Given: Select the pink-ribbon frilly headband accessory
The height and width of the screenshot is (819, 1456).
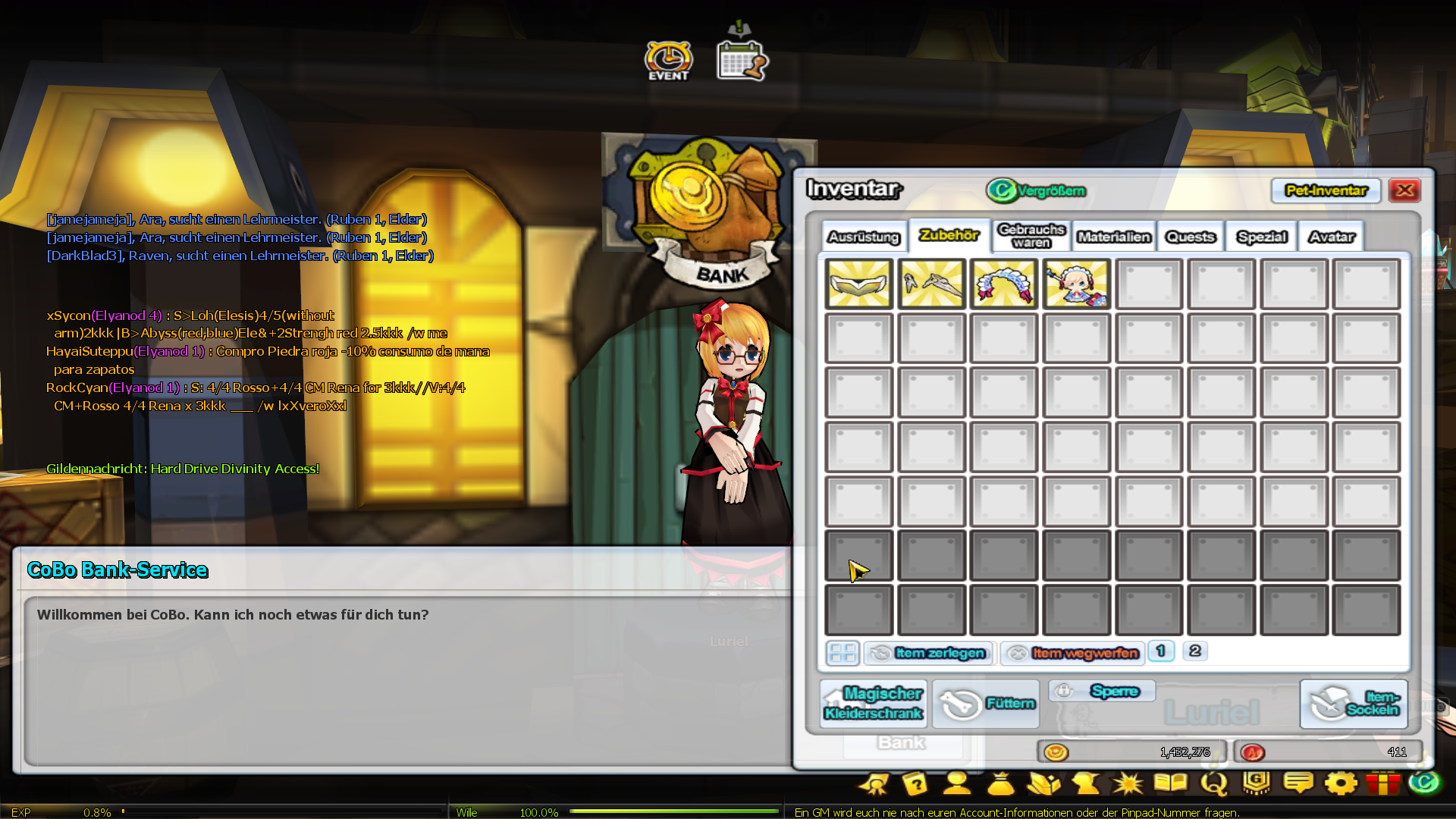Looking at the screenshot, I should click(1003, 284).
